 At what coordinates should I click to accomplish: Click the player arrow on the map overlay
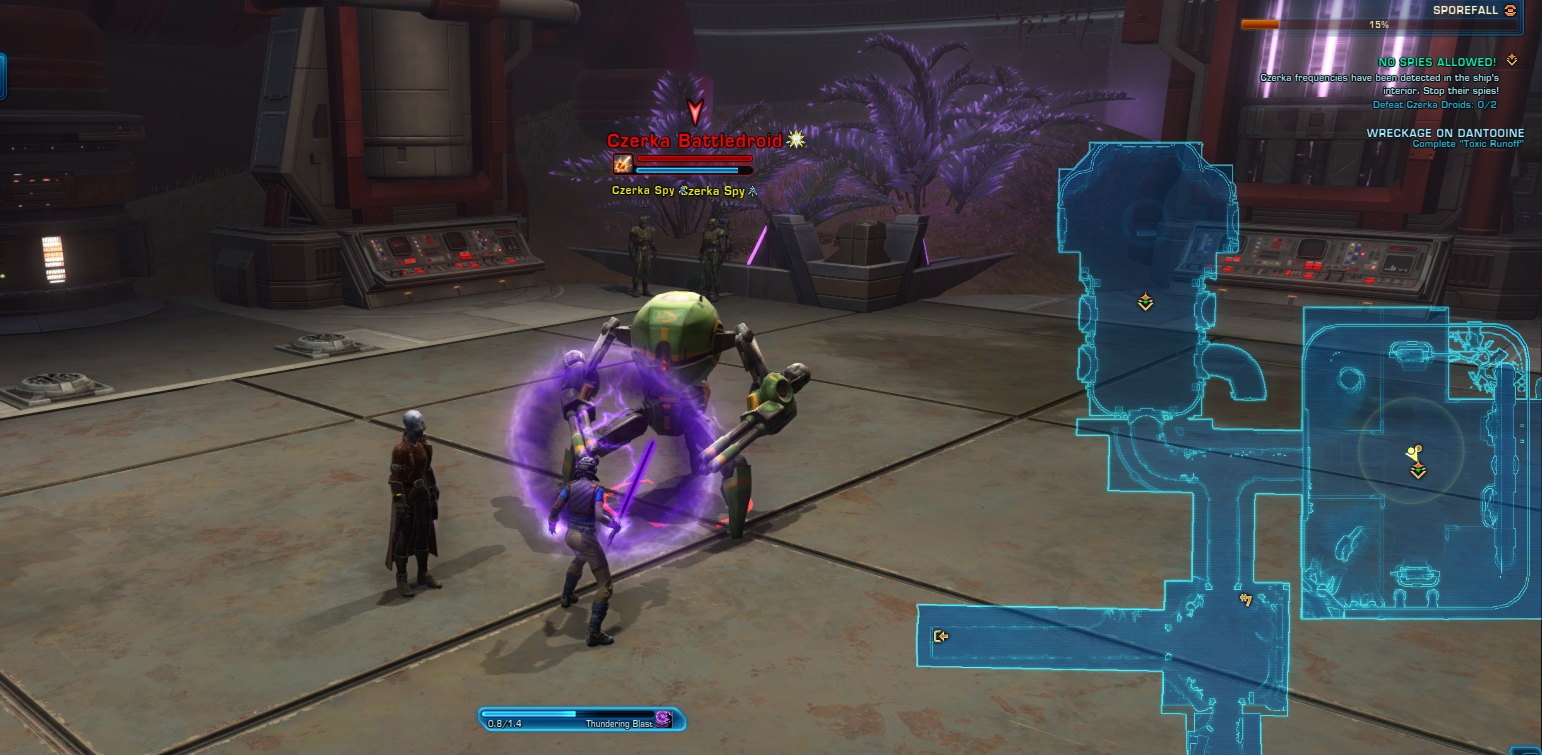(x=1413, y=453)
